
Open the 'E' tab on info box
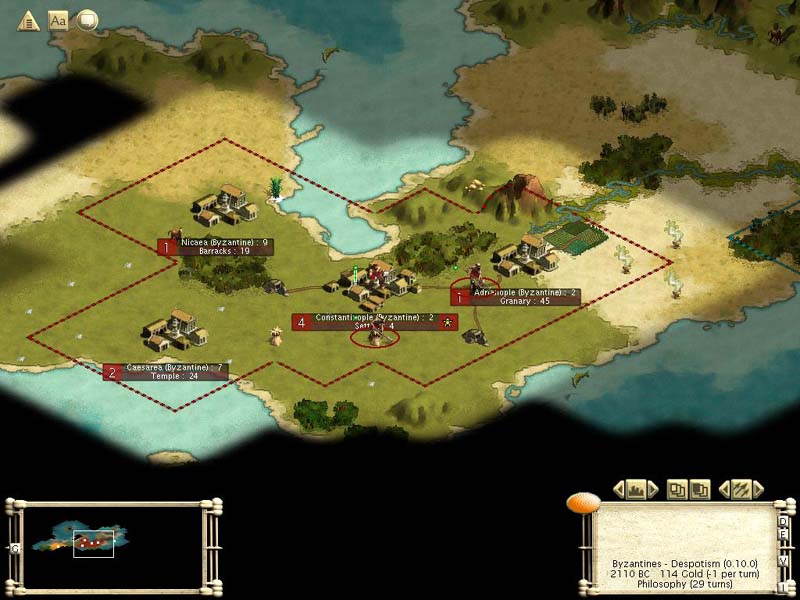coord(783,535)
